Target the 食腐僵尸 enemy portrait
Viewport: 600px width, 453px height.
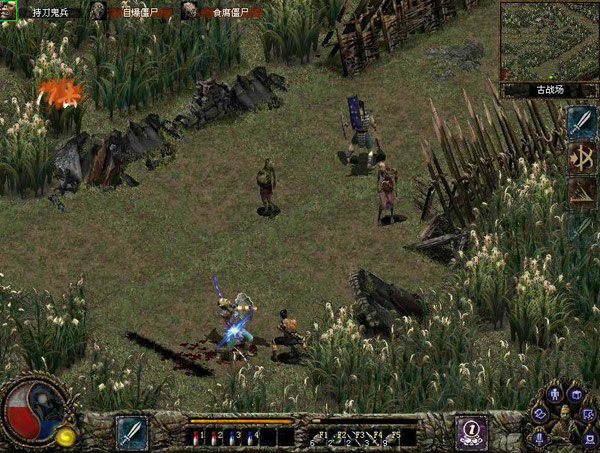[x=188, y=10]
